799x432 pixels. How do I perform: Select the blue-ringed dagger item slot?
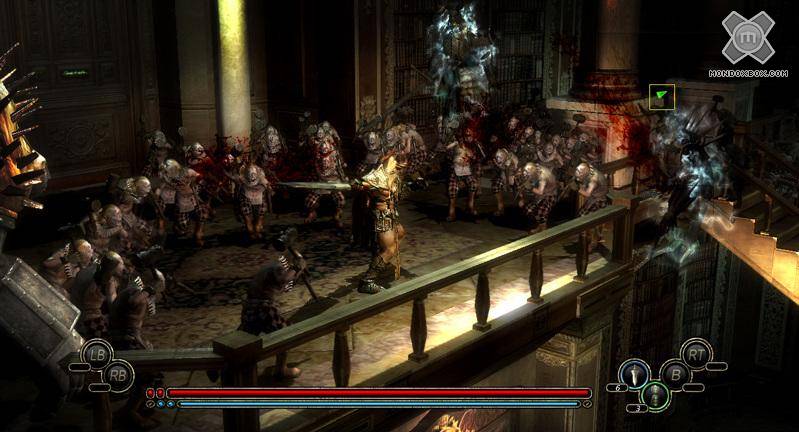point(632,373)
